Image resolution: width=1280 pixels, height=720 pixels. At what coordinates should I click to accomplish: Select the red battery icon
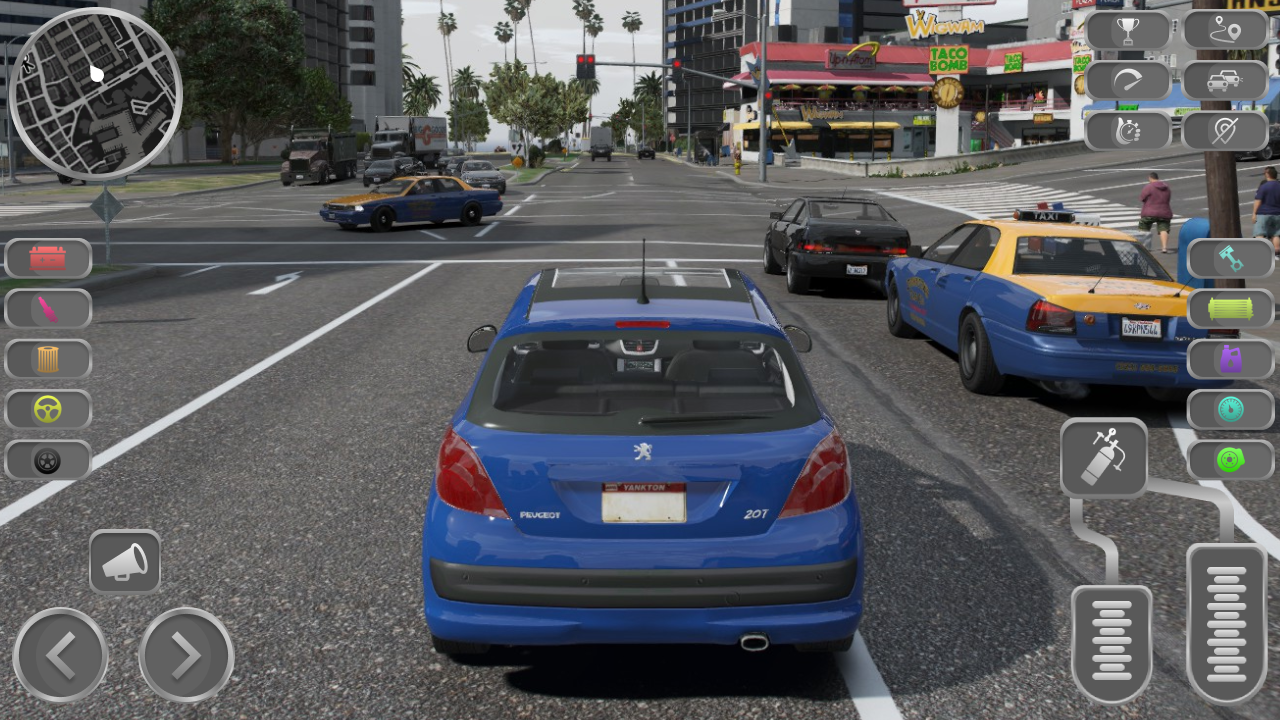(47, 258)
